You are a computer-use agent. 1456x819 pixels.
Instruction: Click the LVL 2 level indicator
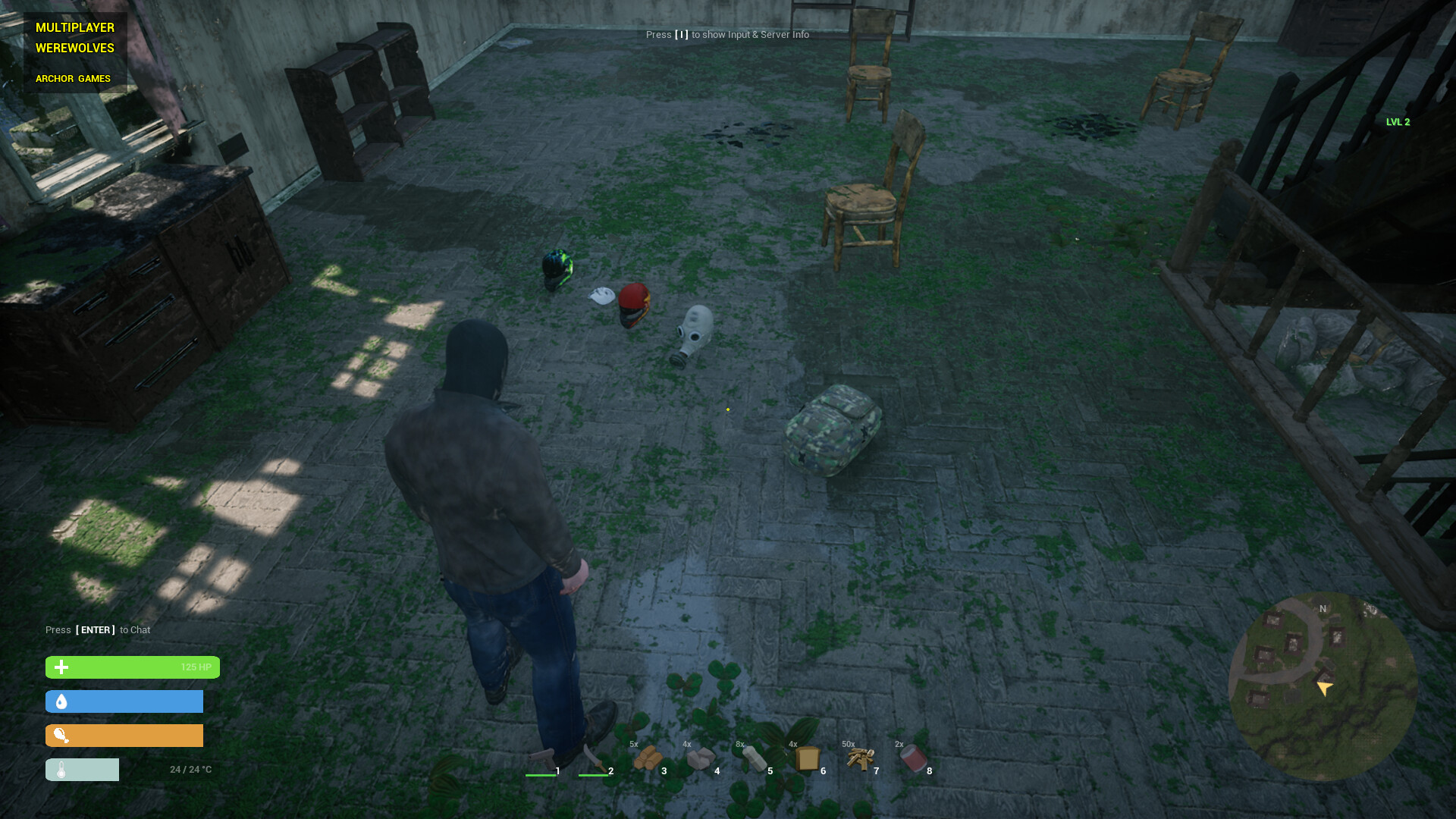pyautogui.click(x=1397, y=121)
